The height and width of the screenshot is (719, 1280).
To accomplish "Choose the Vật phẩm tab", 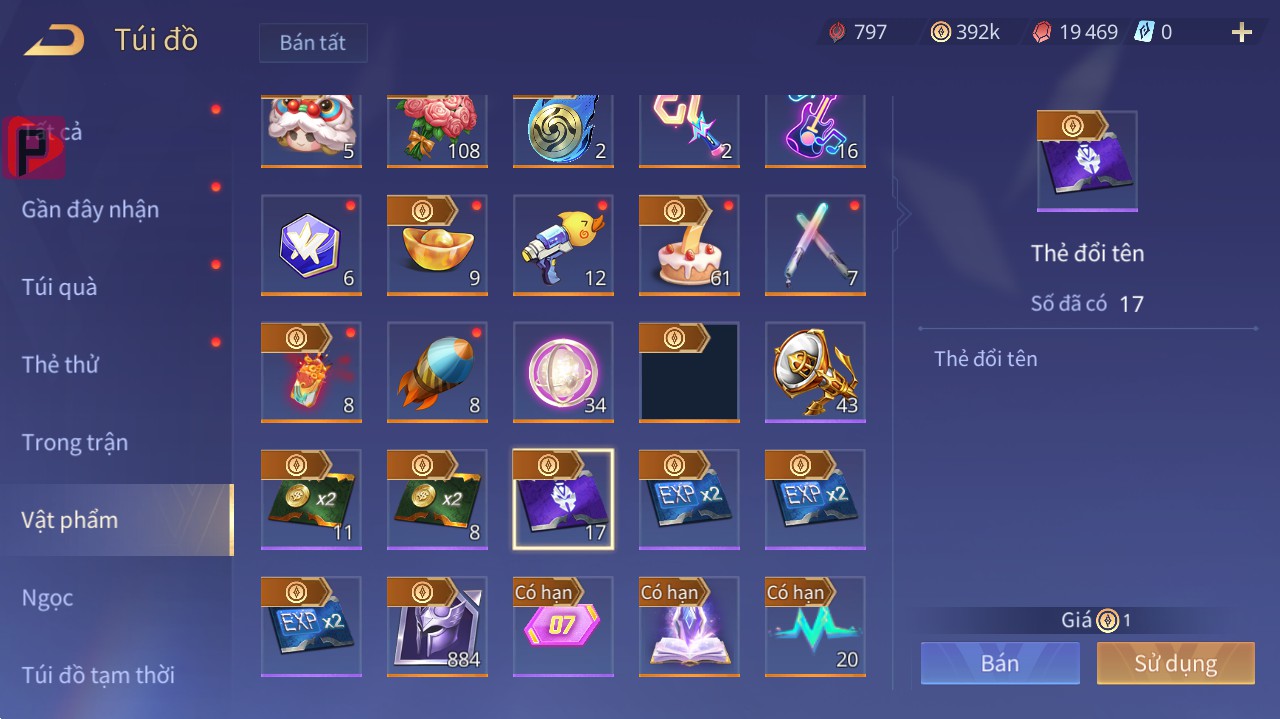I will point(70,520).
